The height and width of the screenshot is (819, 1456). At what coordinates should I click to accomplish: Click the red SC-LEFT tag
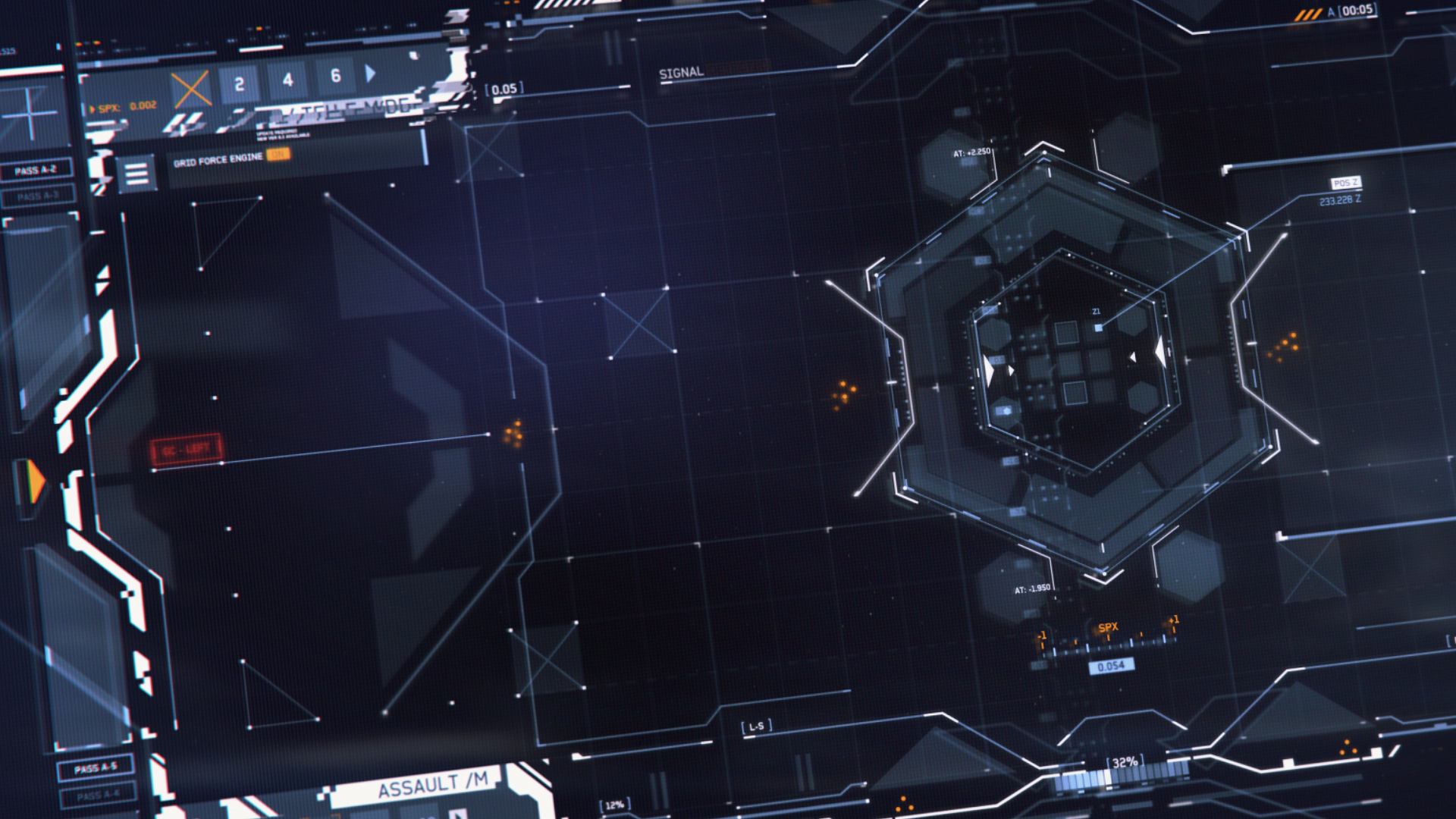[186, 450]
